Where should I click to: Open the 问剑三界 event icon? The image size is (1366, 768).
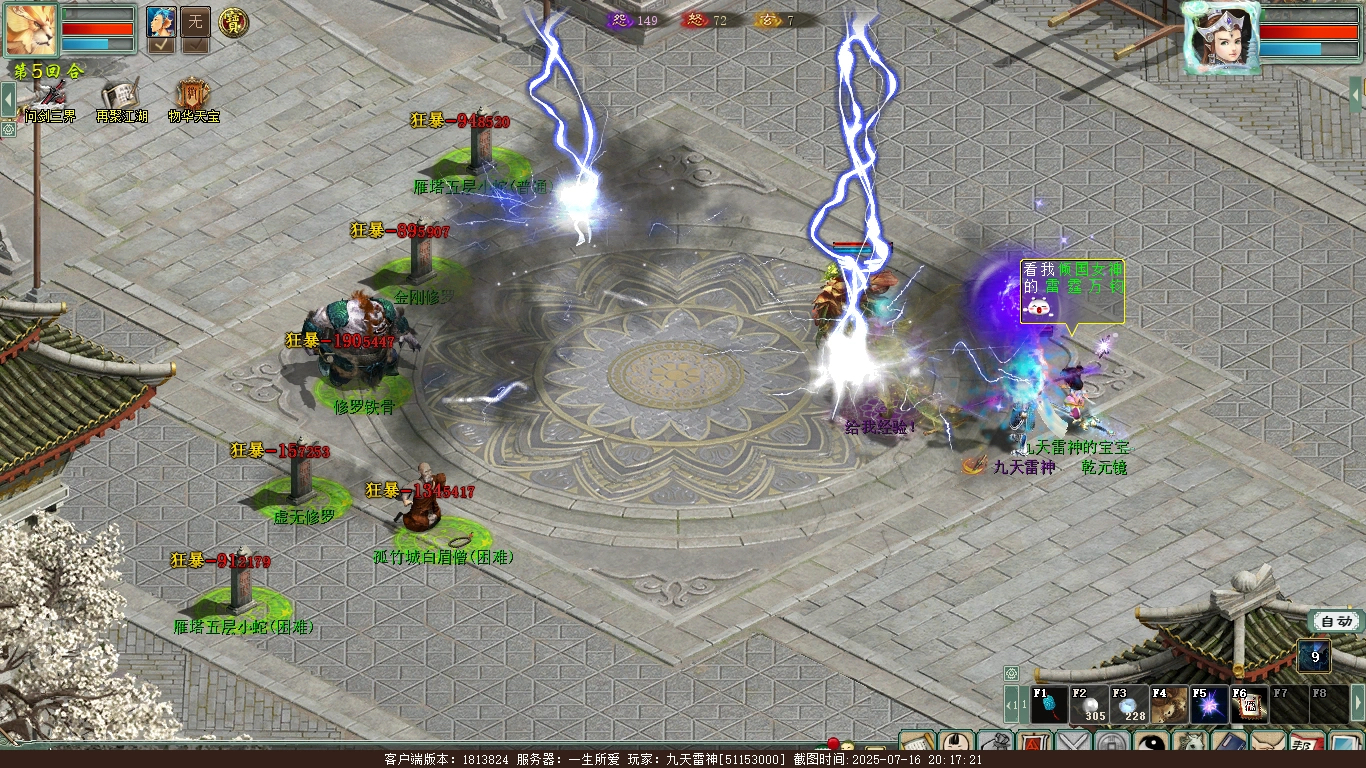tap(50, 97)
